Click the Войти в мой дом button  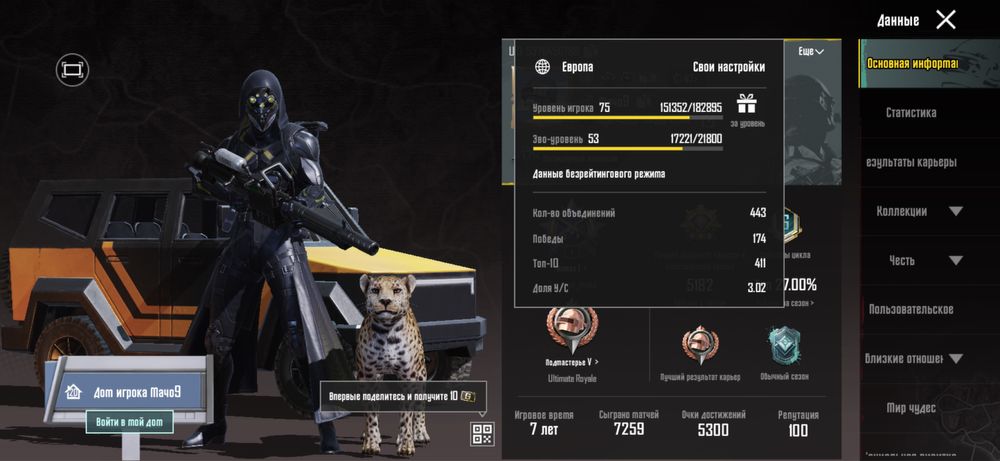pos(130,422)
